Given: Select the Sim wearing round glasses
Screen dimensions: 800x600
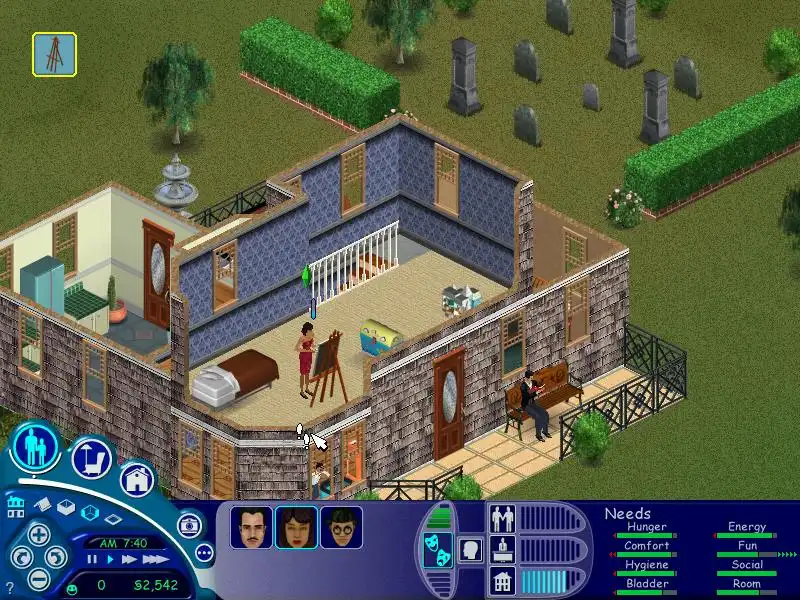Looking at the screenshot, I should point(341,527).
